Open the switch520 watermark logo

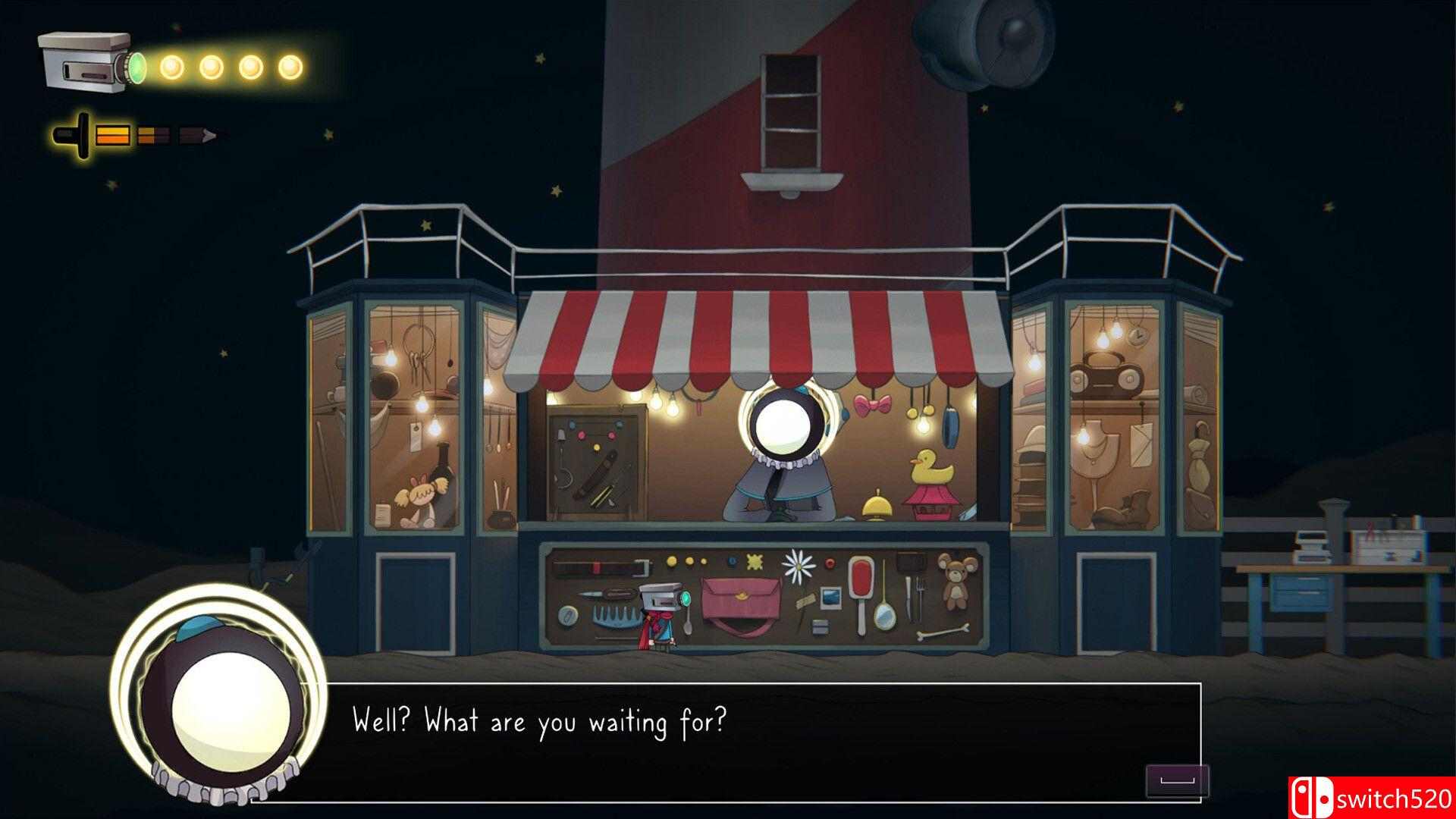tap(1373, 798)
